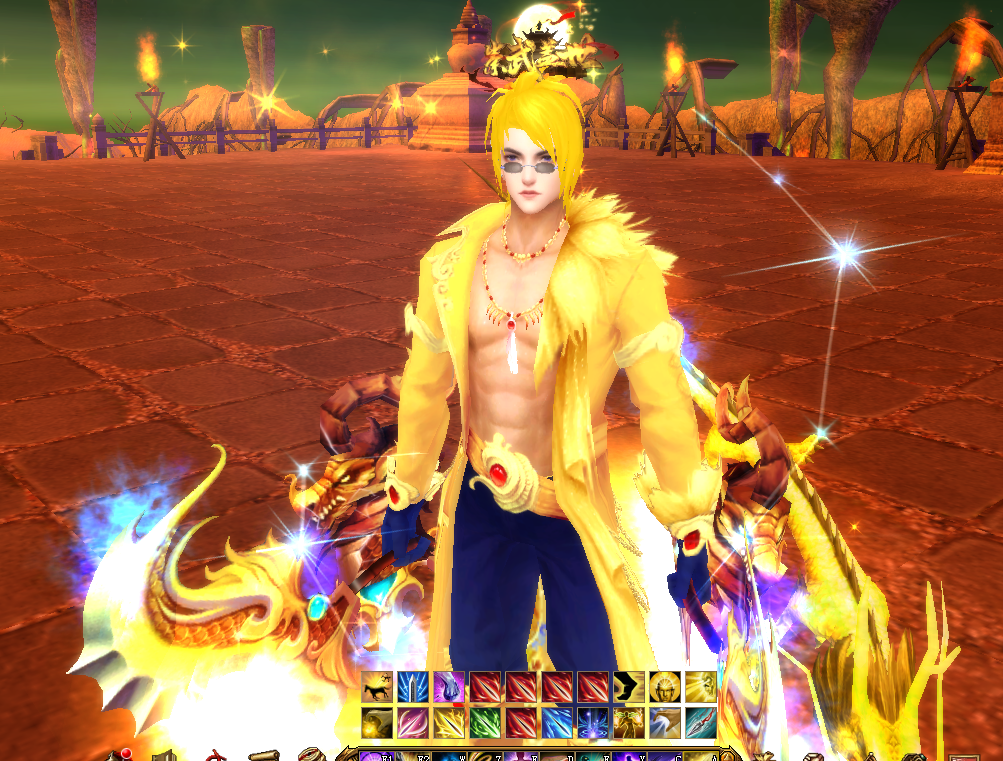Cast the pink crescent slash skill
This screenshot has width=1003, height=761.
413,723
